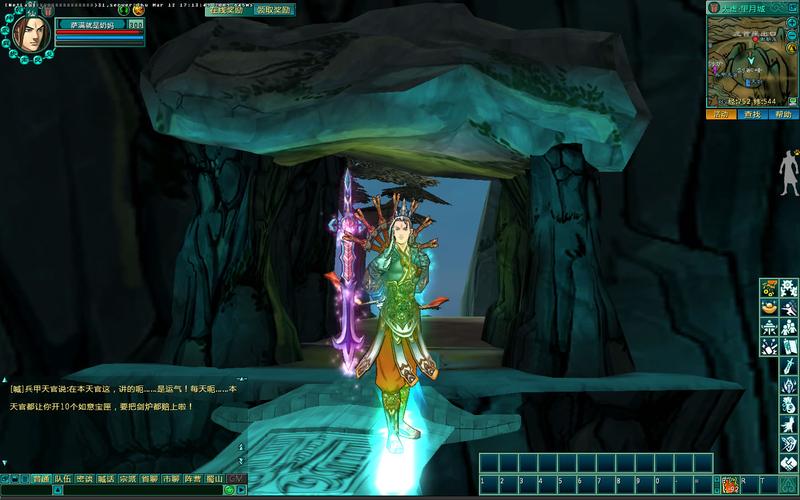The image size is (800, 500).
Task: Open the 帮助 help button
Action: click(784, 115)
